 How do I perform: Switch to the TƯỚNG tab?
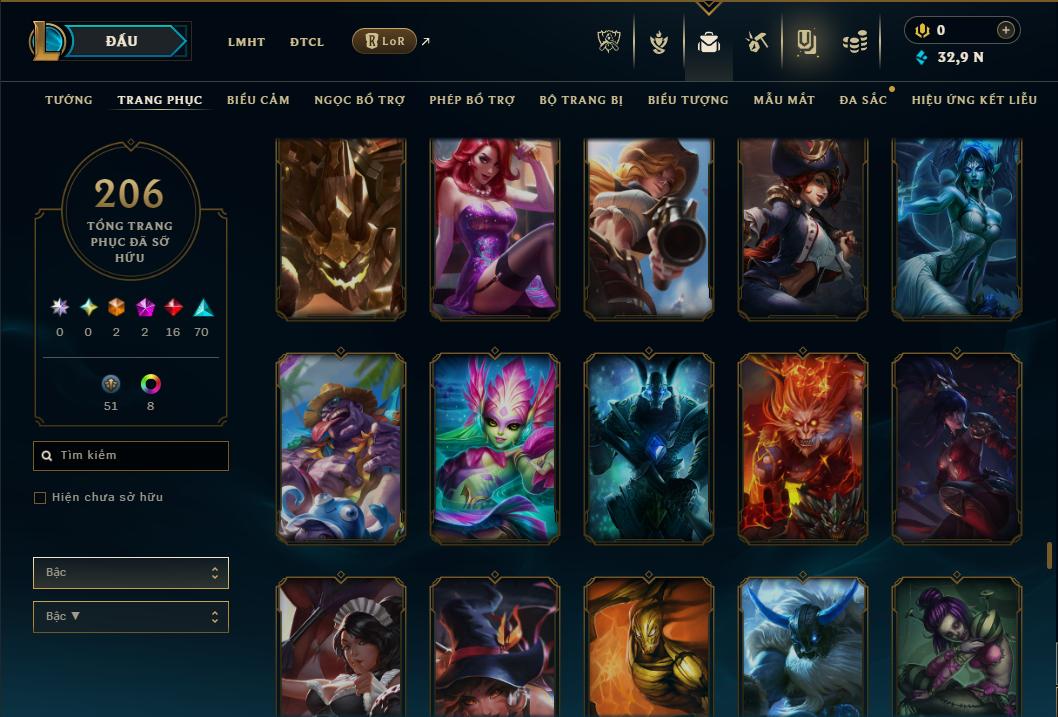[x=69, y=100]
